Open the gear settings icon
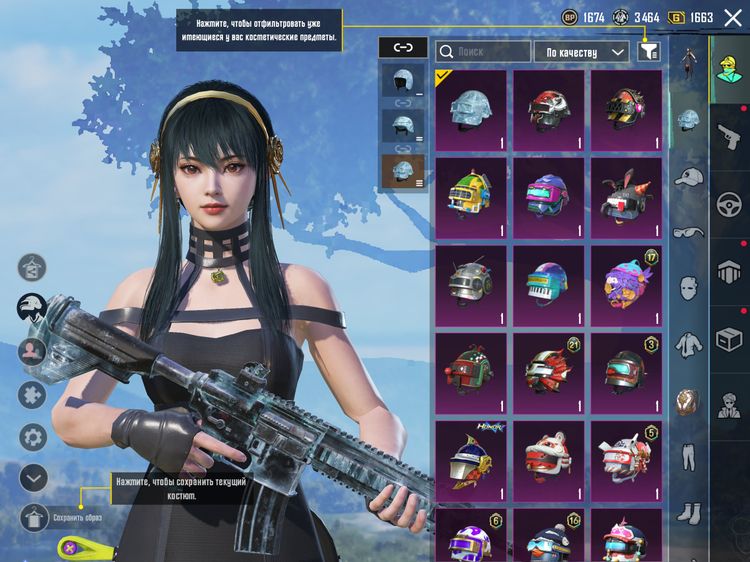 [33, 436]
